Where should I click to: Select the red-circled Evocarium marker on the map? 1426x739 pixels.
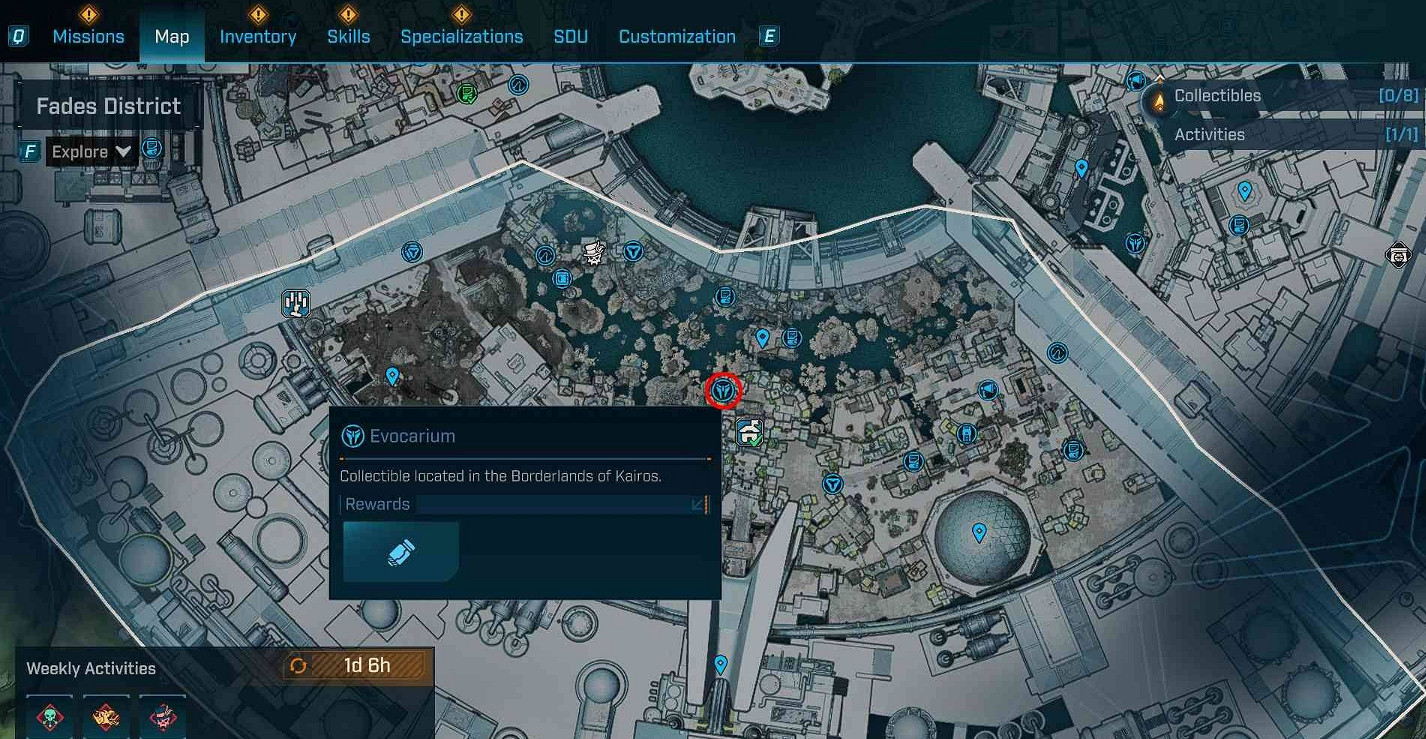pyautogui.click(x=723, y=390)
